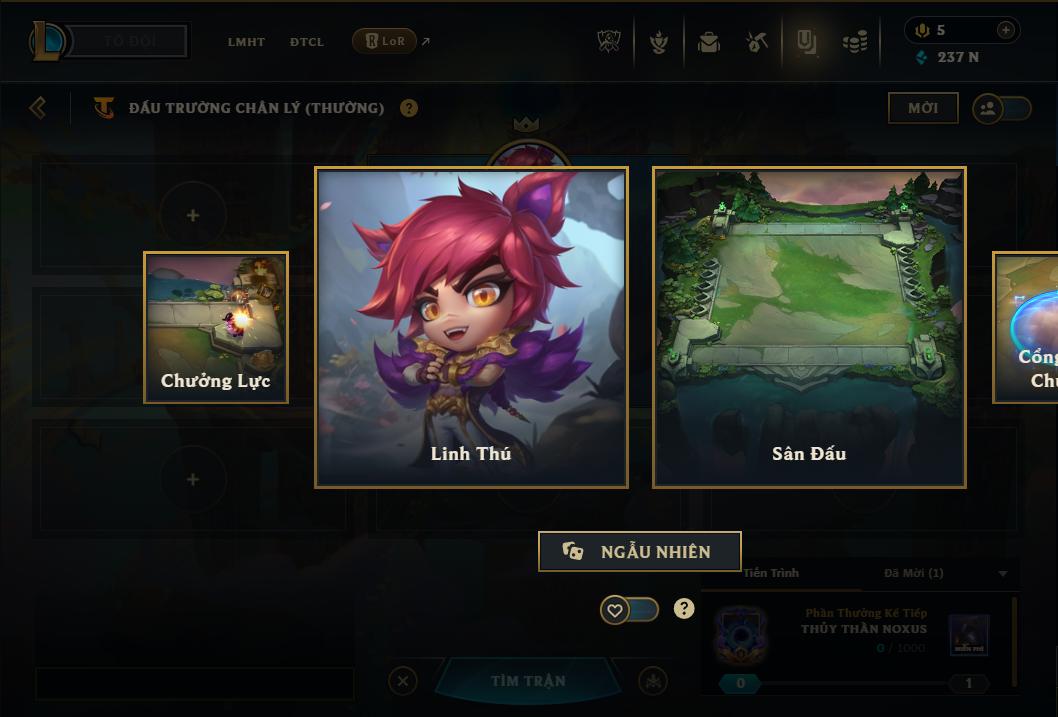
Task: Toggle the party open switch
Action: click(1001, 108)
